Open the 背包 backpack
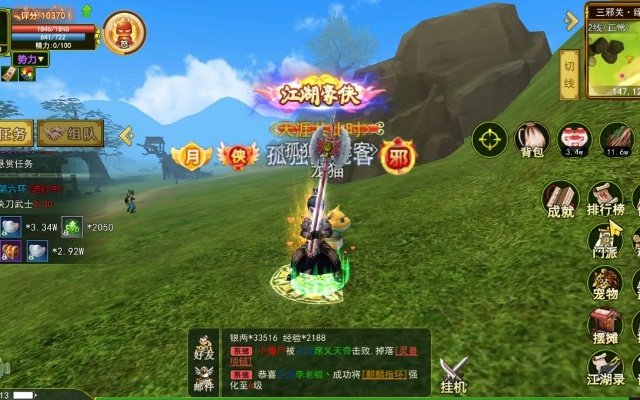The height and width of the screenshot is (400, 640). coord(531,138)
